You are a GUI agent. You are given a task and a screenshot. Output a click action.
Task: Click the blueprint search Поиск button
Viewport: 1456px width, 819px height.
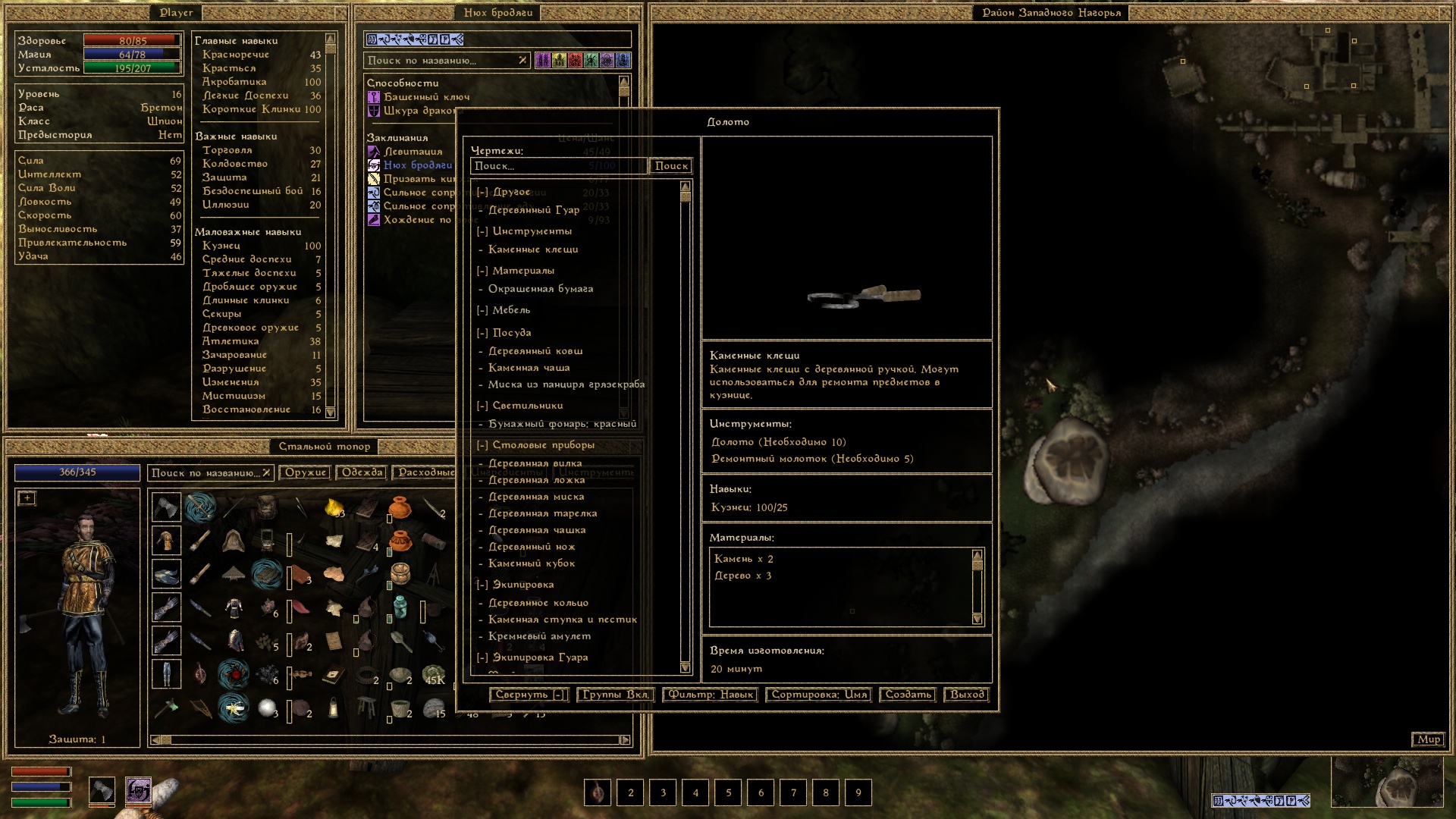point(671,166)
